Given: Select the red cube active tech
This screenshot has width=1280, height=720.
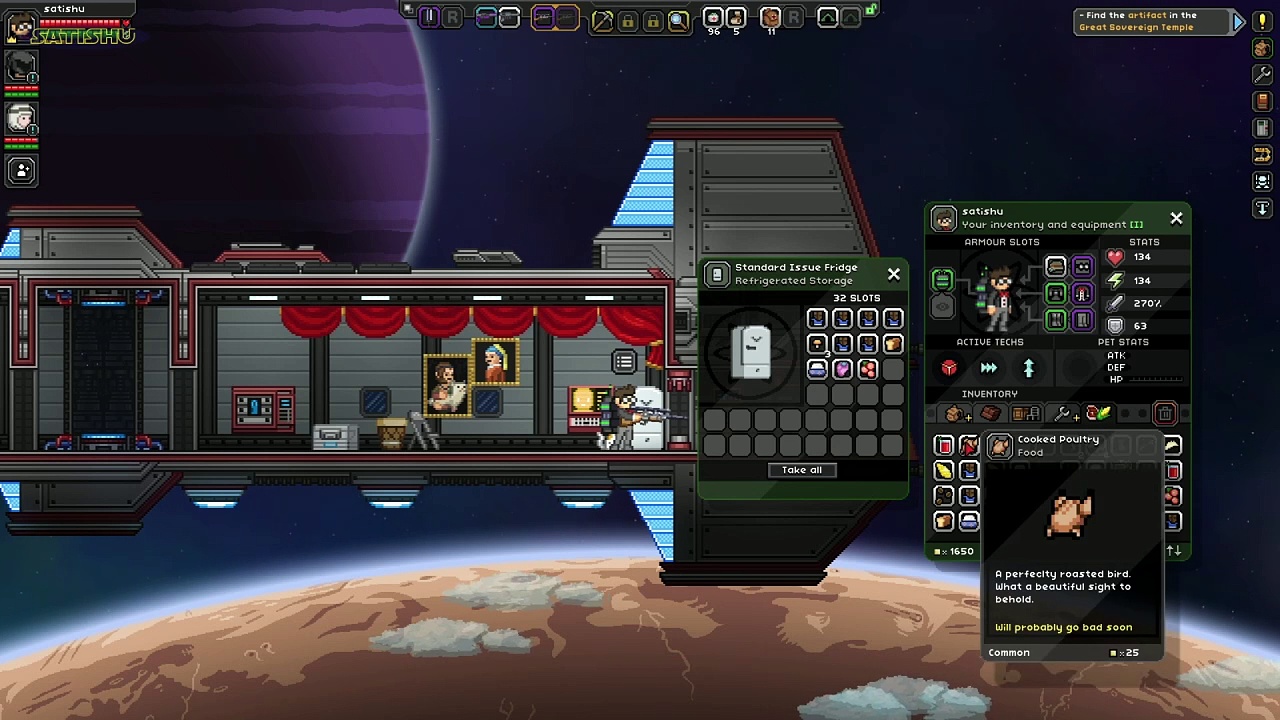Looking at the screenshot, I should tap(949, 368).
